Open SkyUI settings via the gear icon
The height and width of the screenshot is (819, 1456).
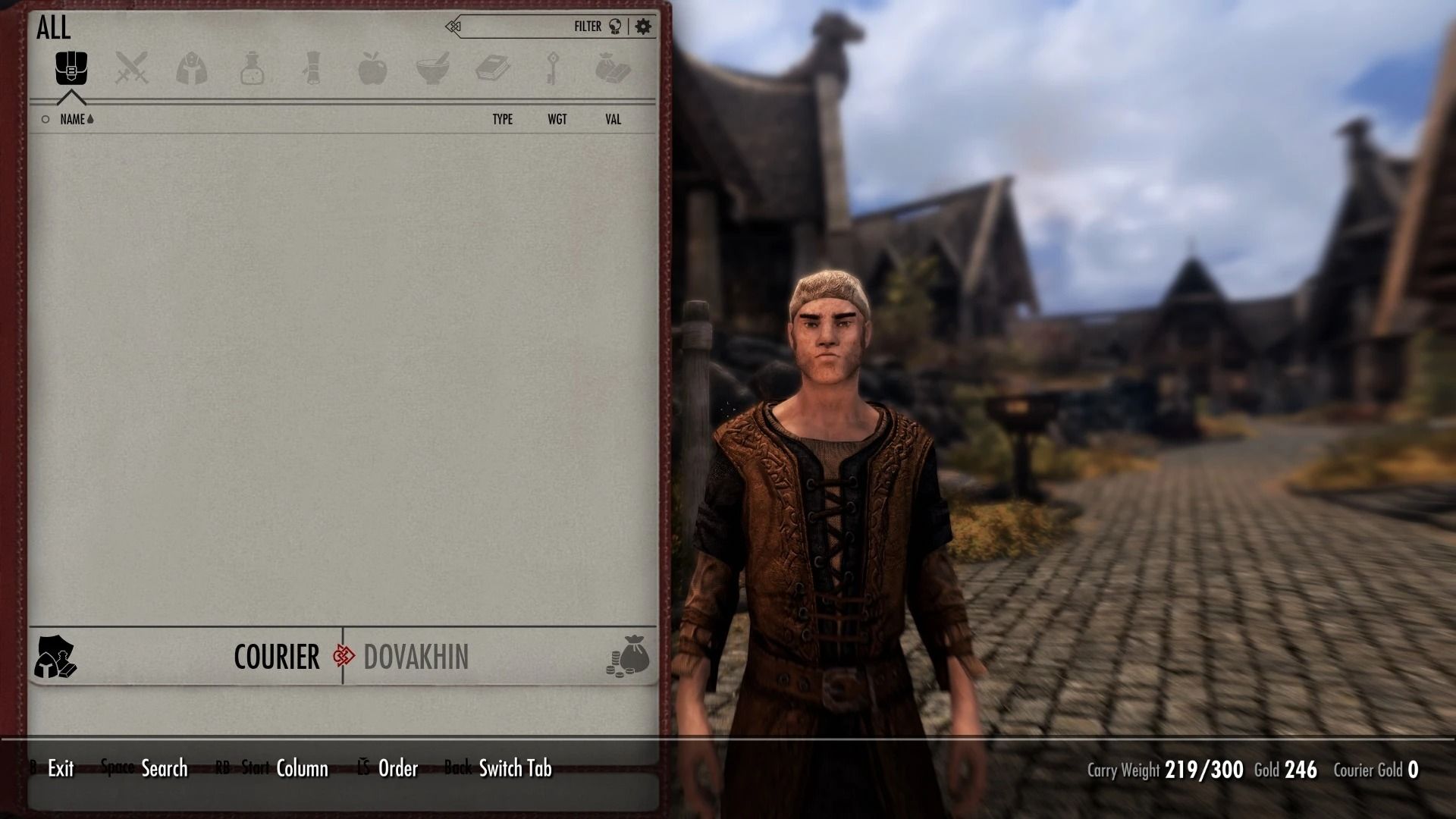click(x=642, y=25)
